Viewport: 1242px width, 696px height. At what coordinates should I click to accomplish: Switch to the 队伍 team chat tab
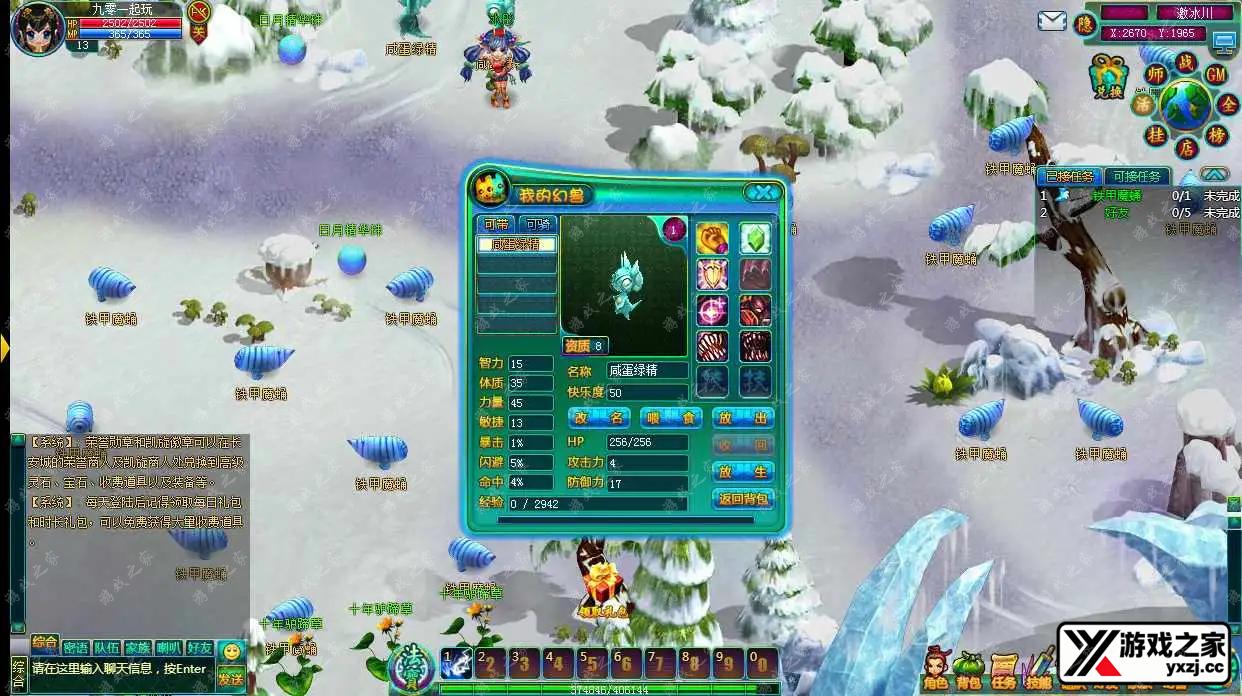107,647
